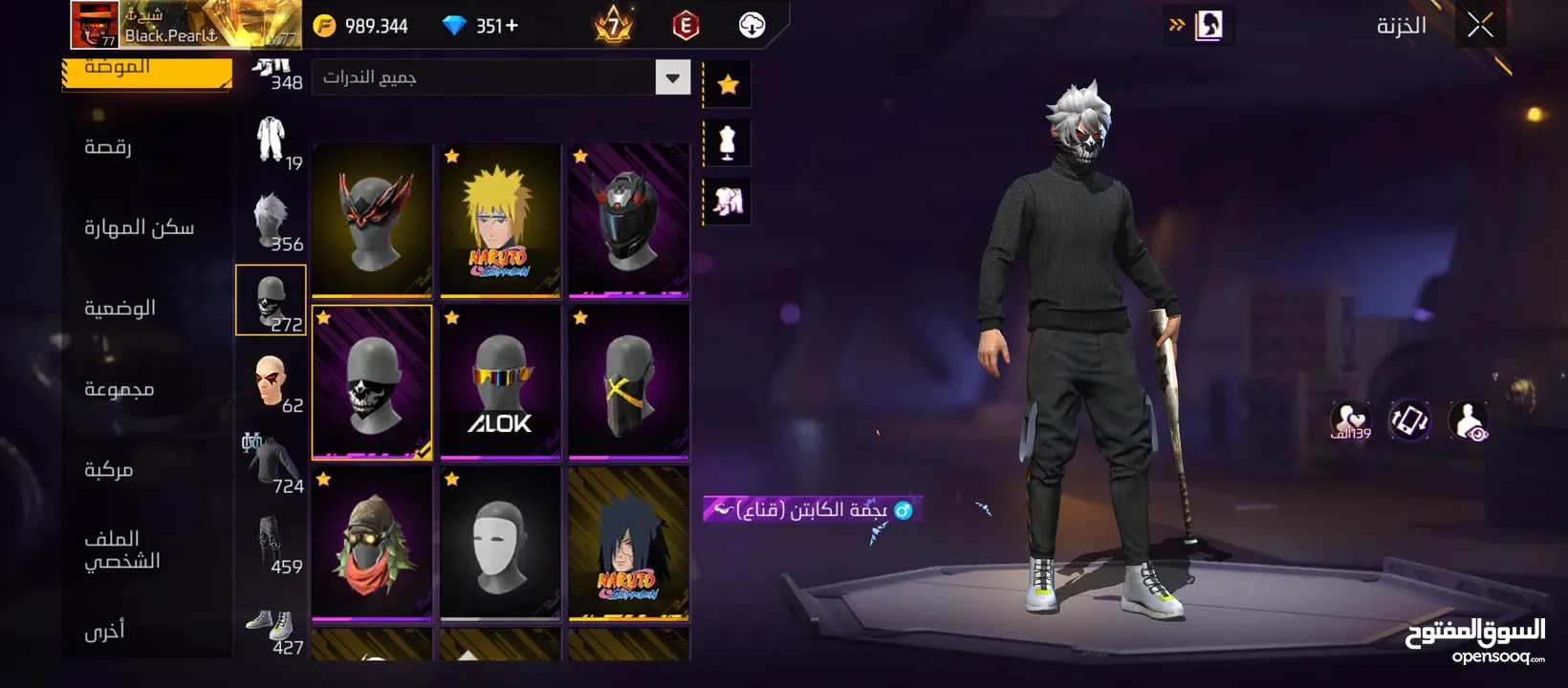This screenshot has width=1568, height=688.
Task: Select the red horned mask item
Action: (x=372, y=221)
